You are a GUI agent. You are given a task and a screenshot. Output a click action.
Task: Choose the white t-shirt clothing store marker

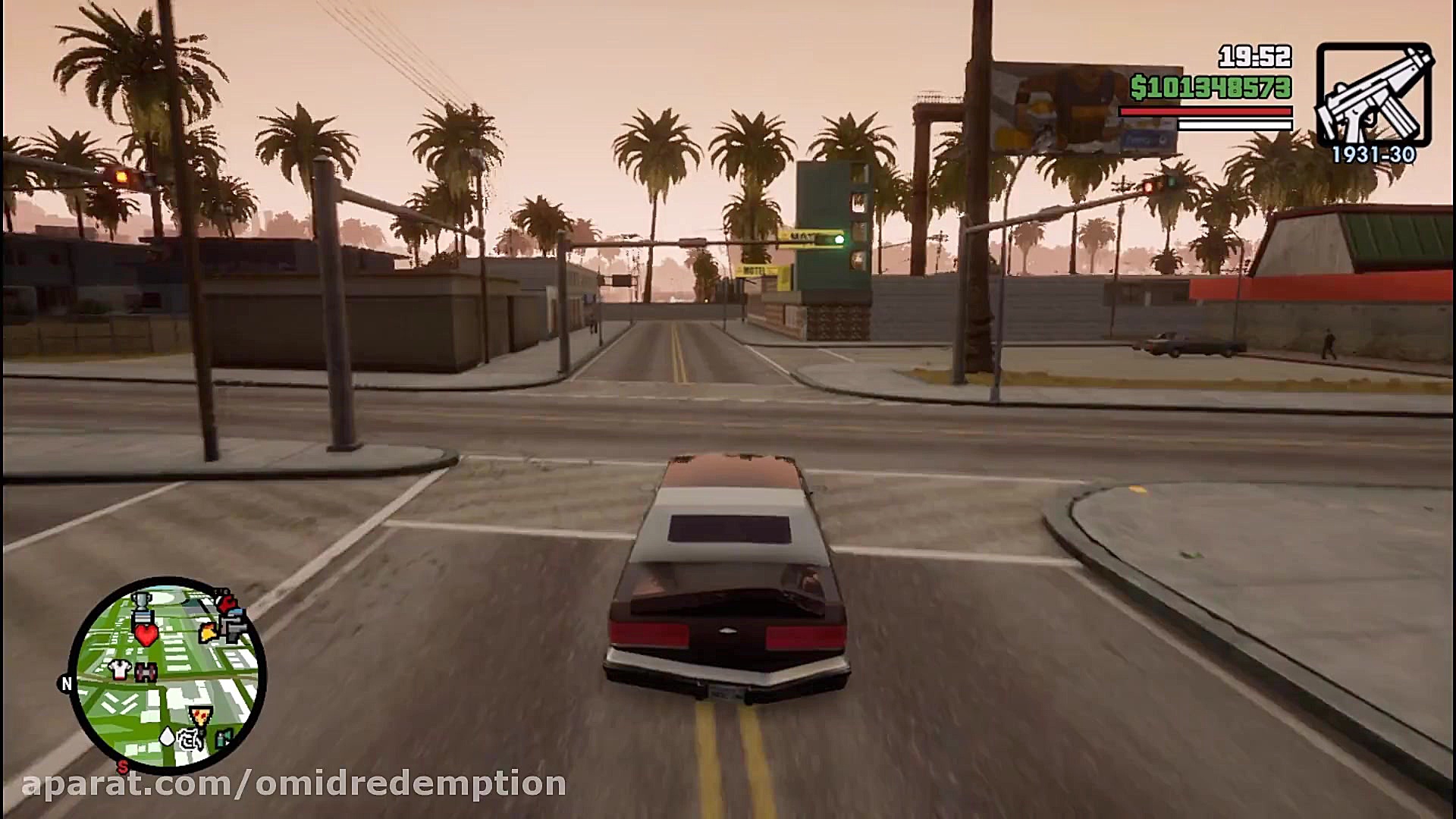[119, 669]
